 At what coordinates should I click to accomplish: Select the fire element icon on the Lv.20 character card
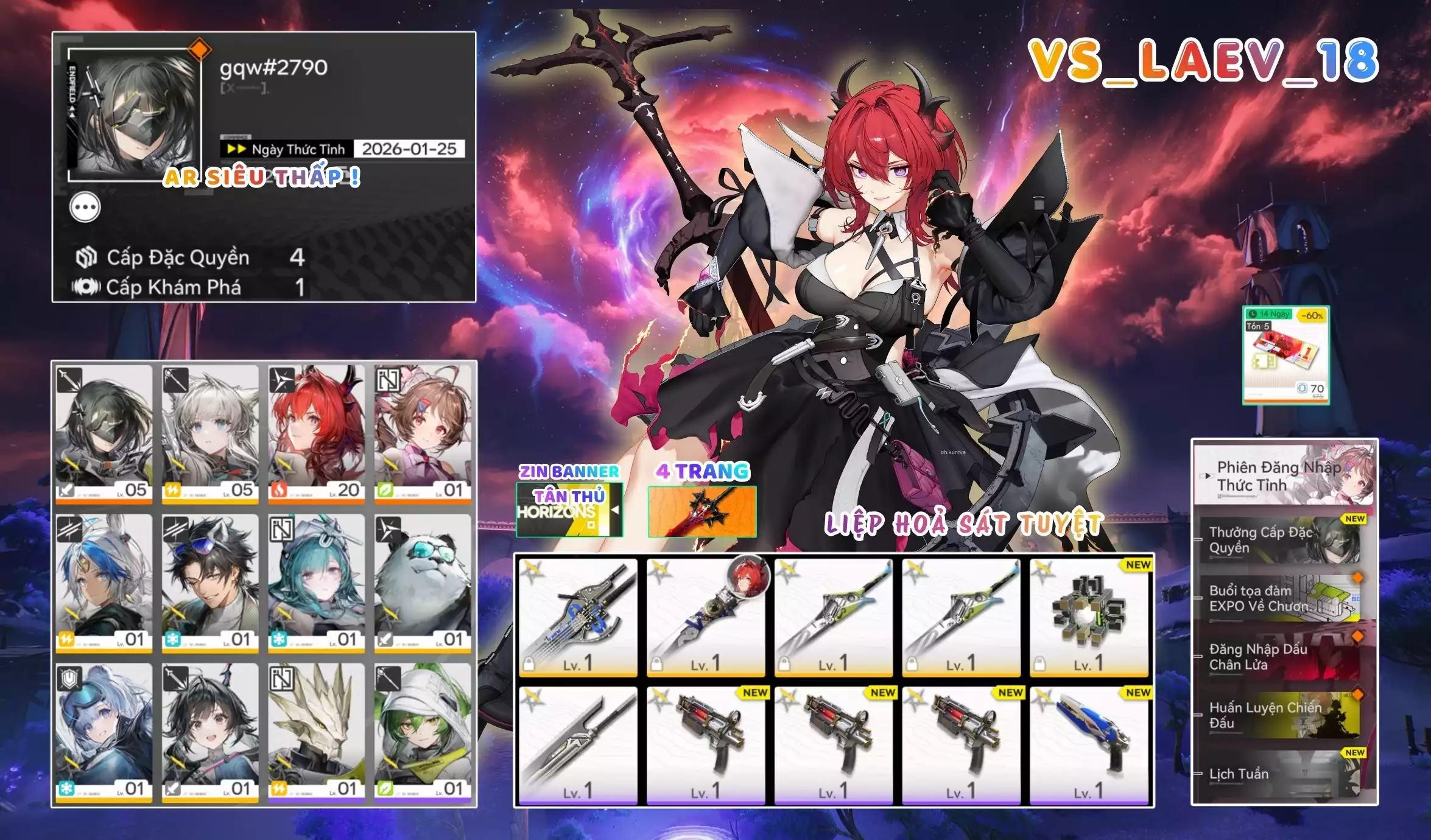tap(280, 491)
